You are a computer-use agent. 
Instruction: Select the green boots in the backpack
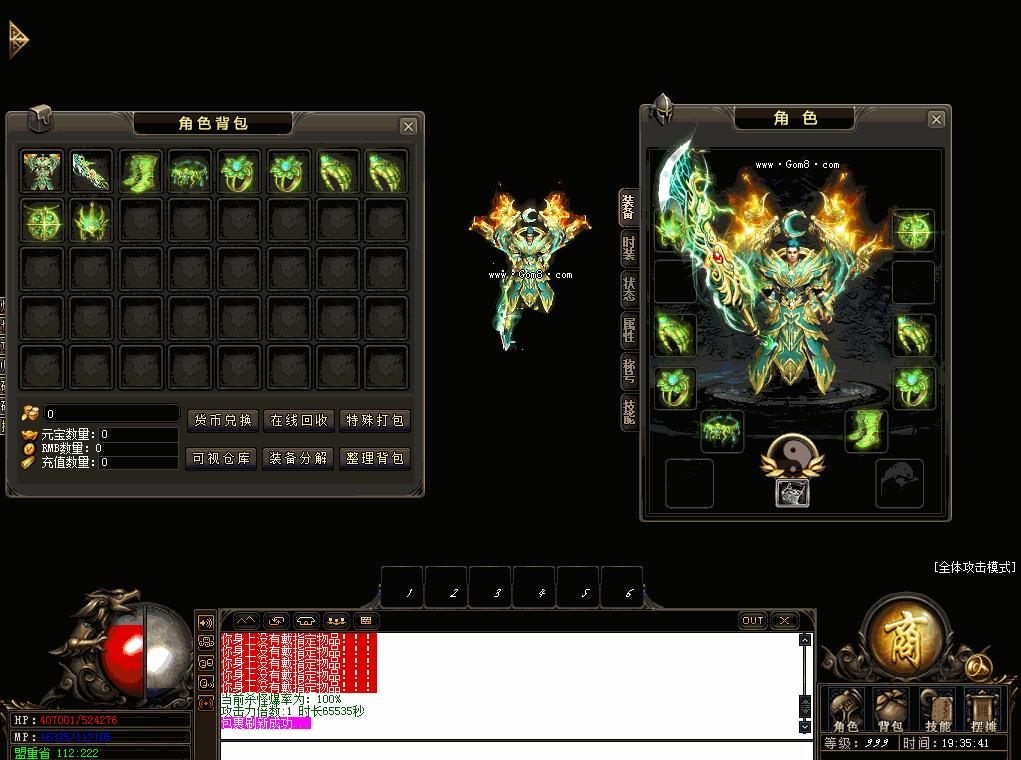point(140,171)
